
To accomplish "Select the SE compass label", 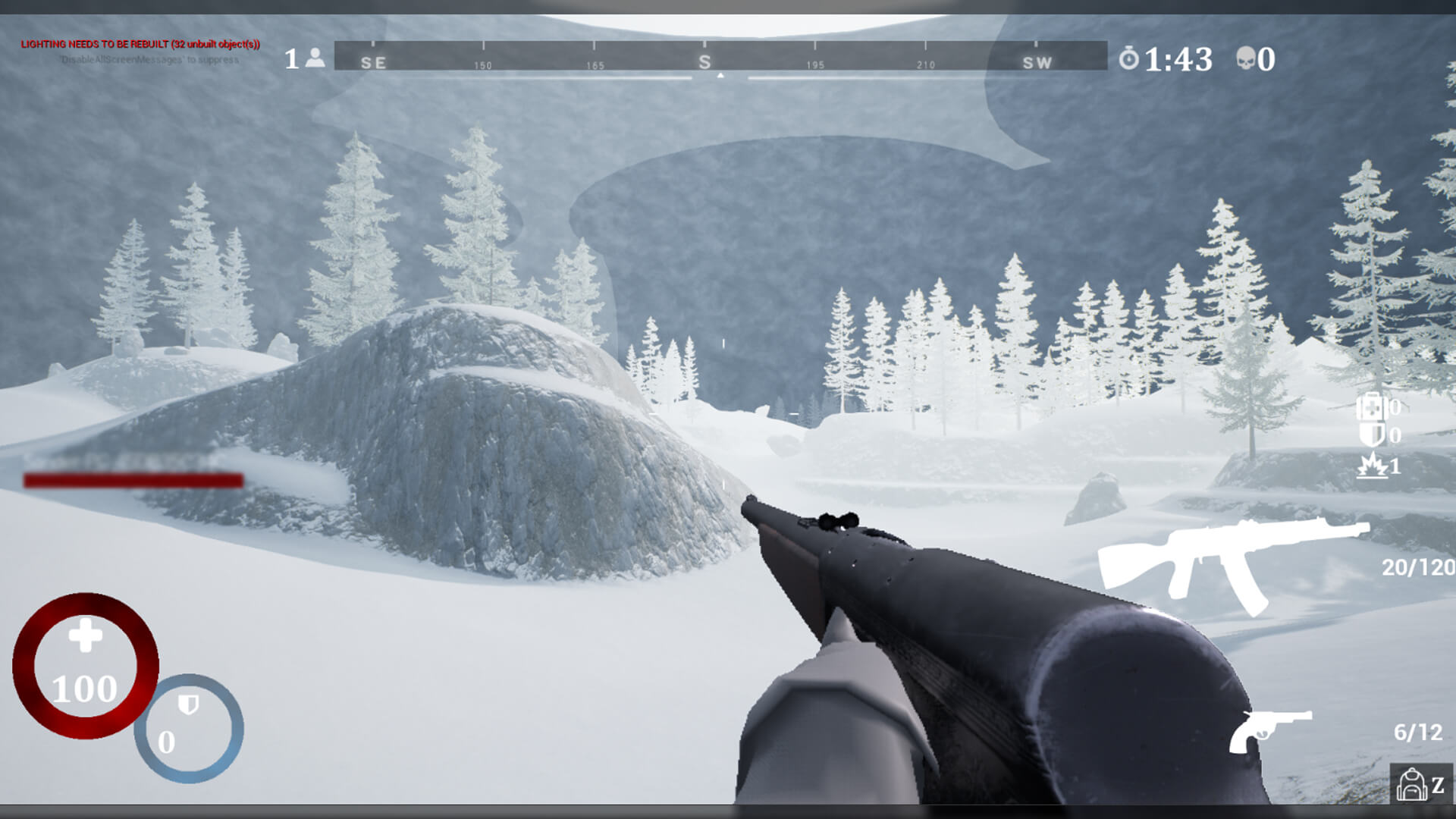I will [x=372, y=63].
